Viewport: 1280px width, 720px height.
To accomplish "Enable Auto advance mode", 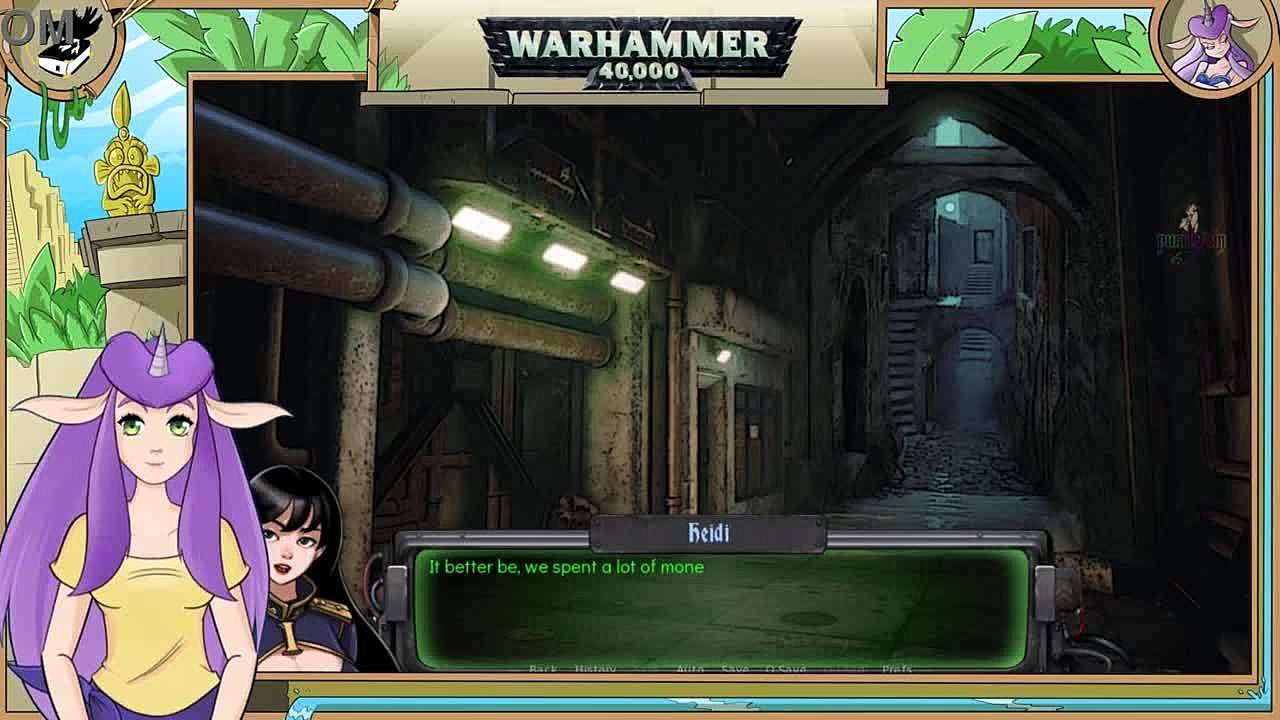I will pyautogui.click(x=690, y=668).
